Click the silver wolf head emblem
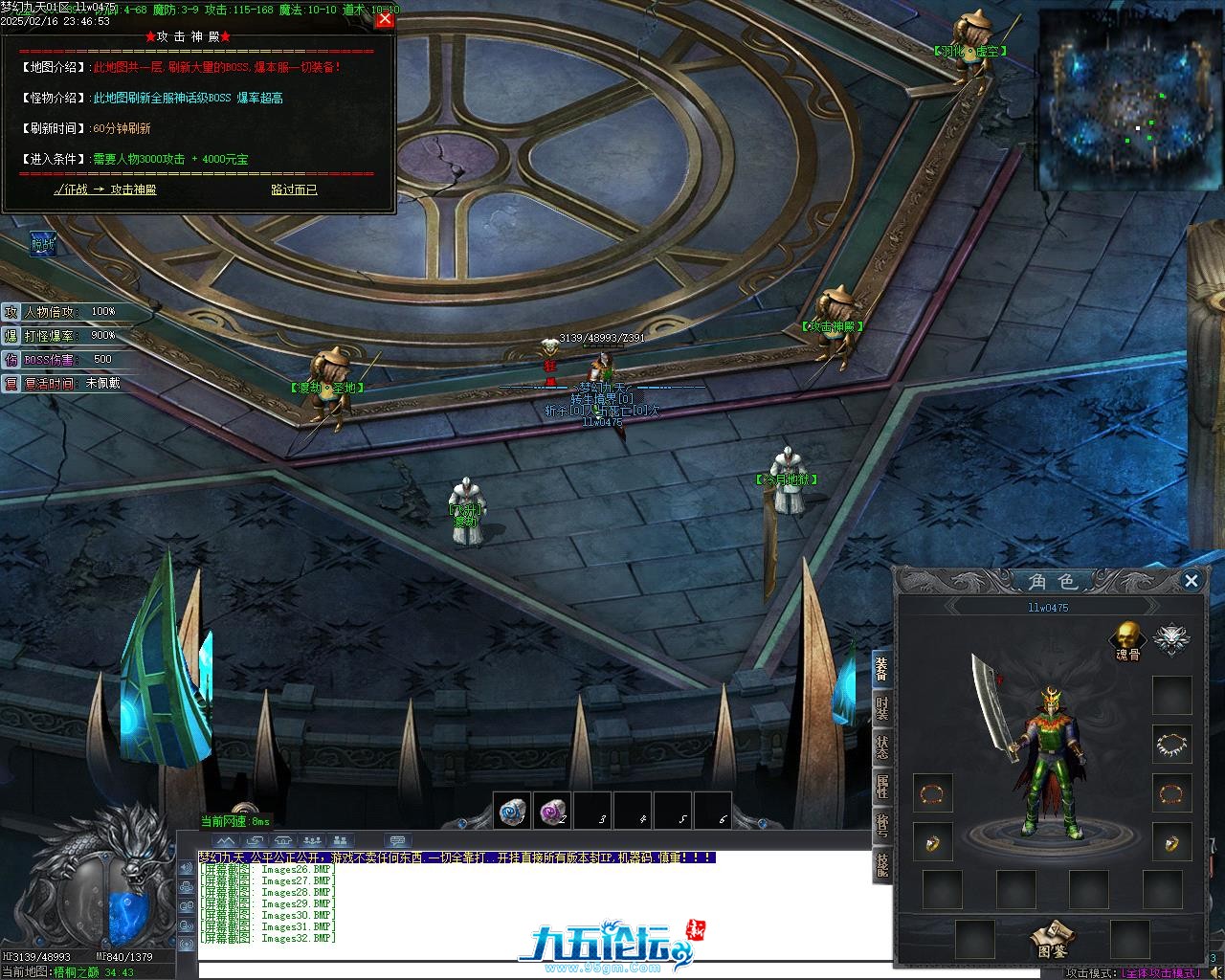This screenshot has width=1225, height=980. [x=1169, y=638]
